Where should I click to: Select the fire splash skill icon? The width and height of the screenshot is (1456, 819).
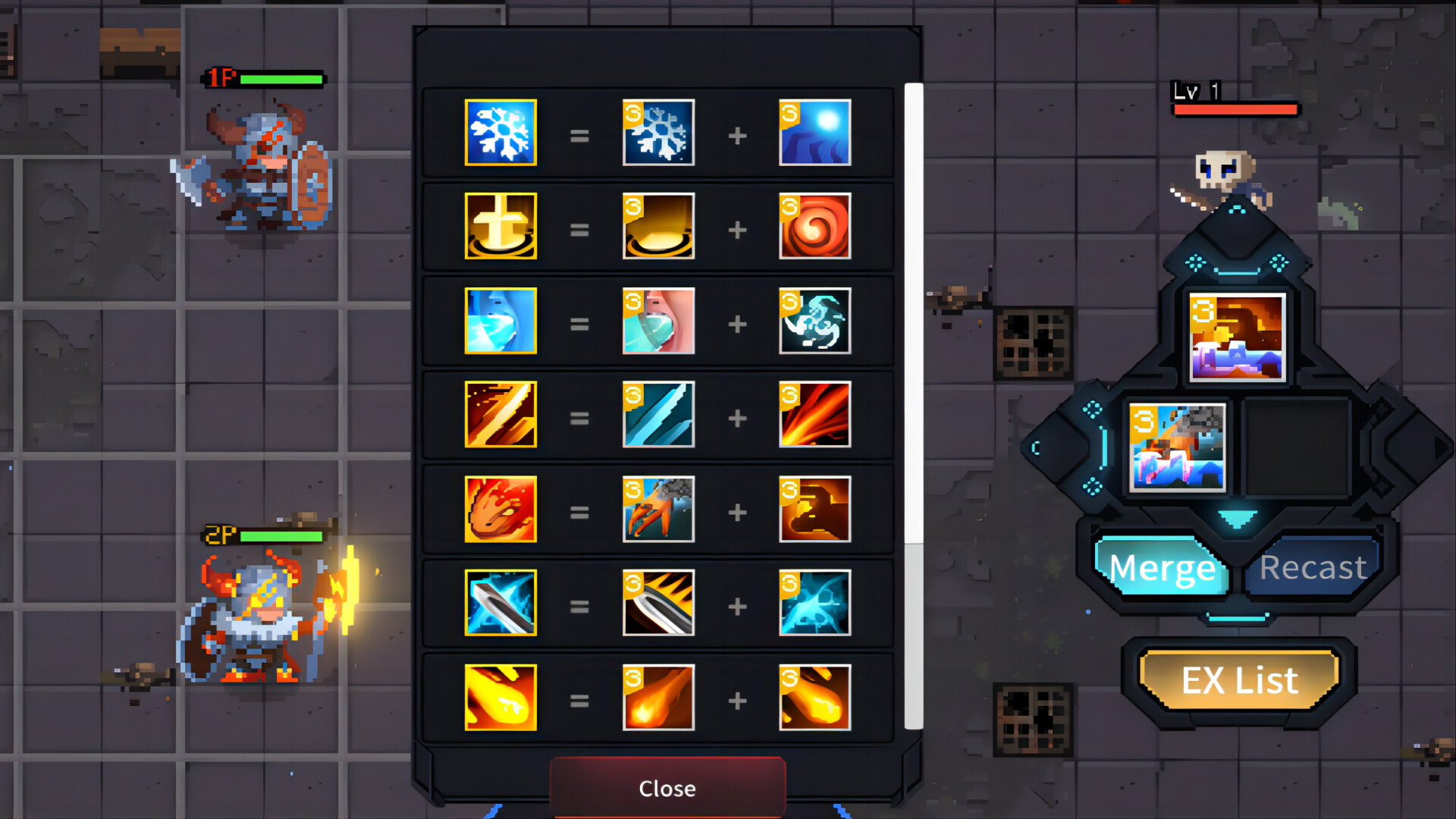pyautogui.click(x=500, y=510)
